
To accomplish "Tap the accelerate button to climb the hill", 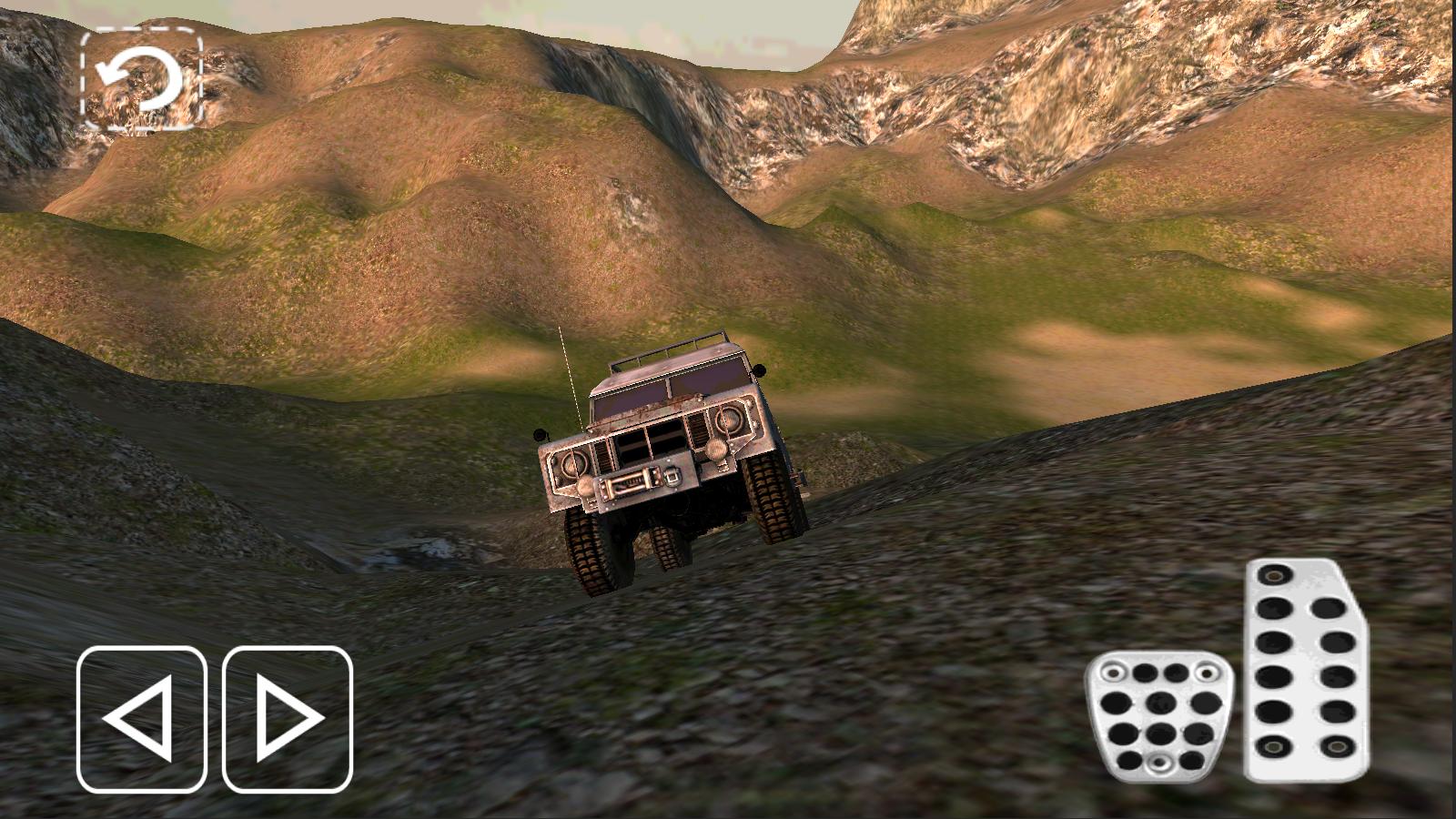I will click(x=1303, y=673).
